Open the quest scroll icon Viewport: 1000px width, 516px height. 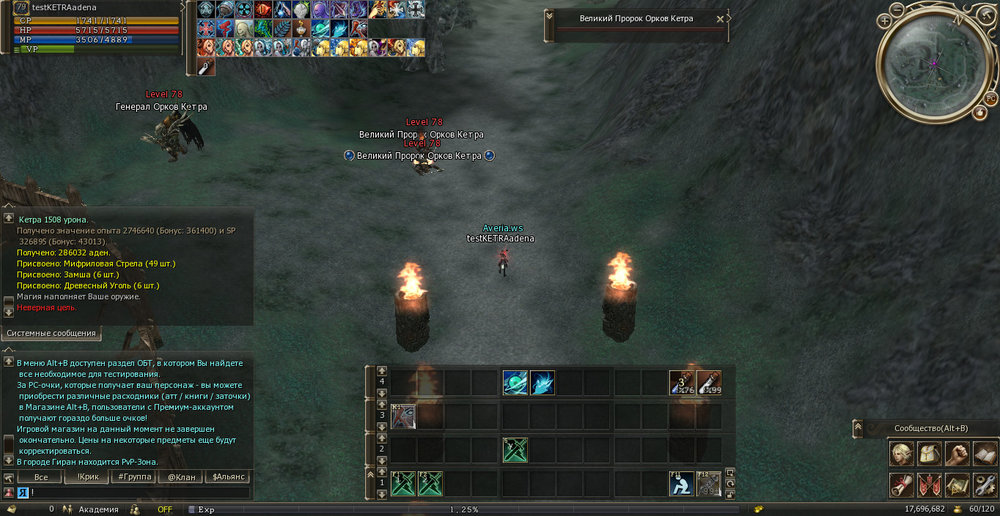click(x=901, y=485)
